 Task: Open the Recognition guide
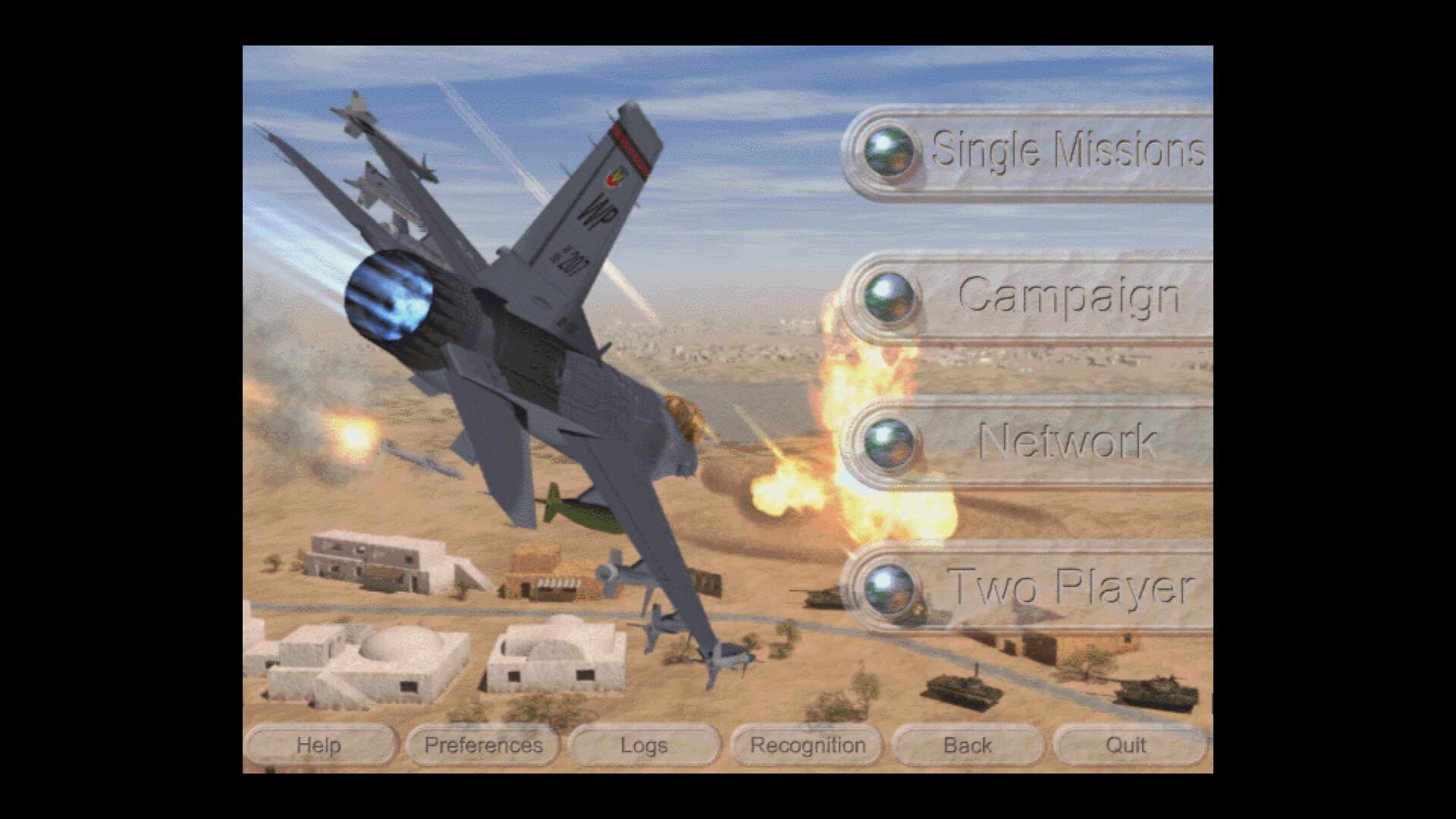[806, 745]
